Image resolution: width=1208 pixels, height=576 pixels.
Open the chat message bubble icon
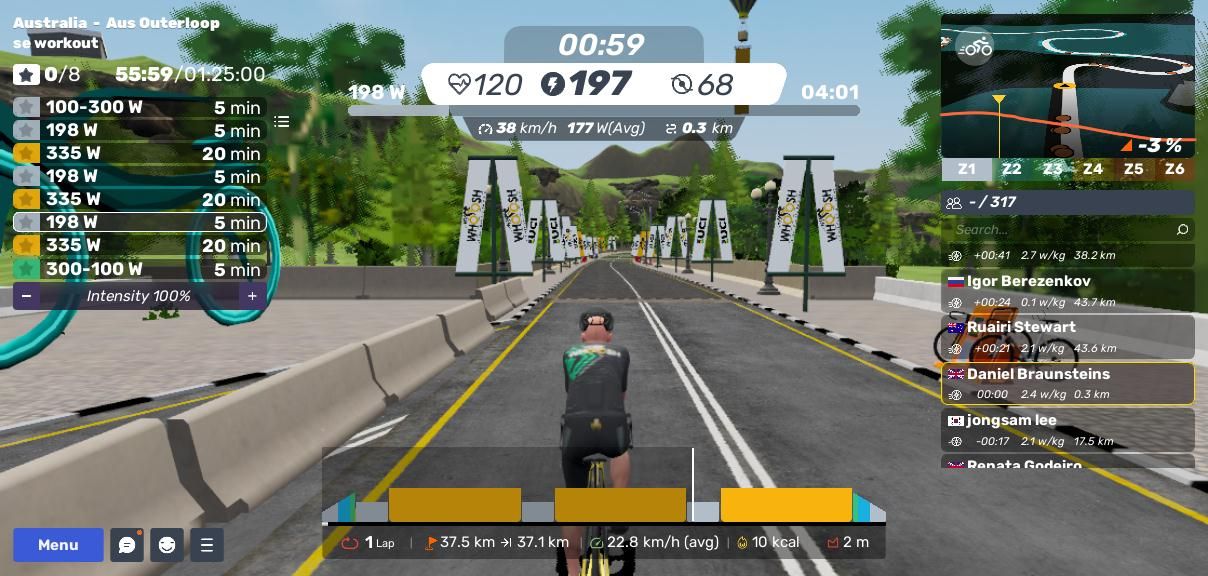click(x=127, y=545)
